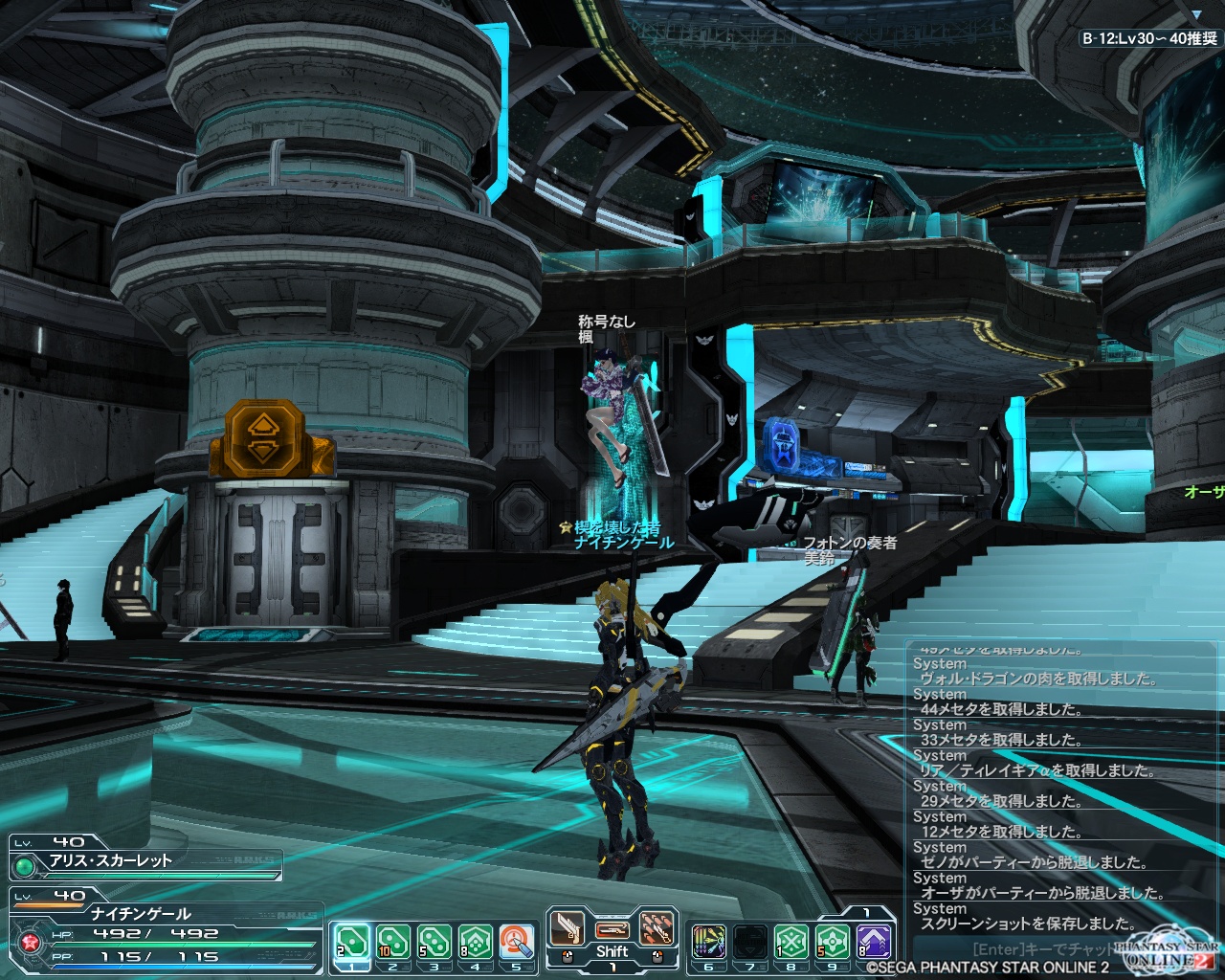
Task: Use the green X-hexagon item with count 1
Action: (791, 943)
